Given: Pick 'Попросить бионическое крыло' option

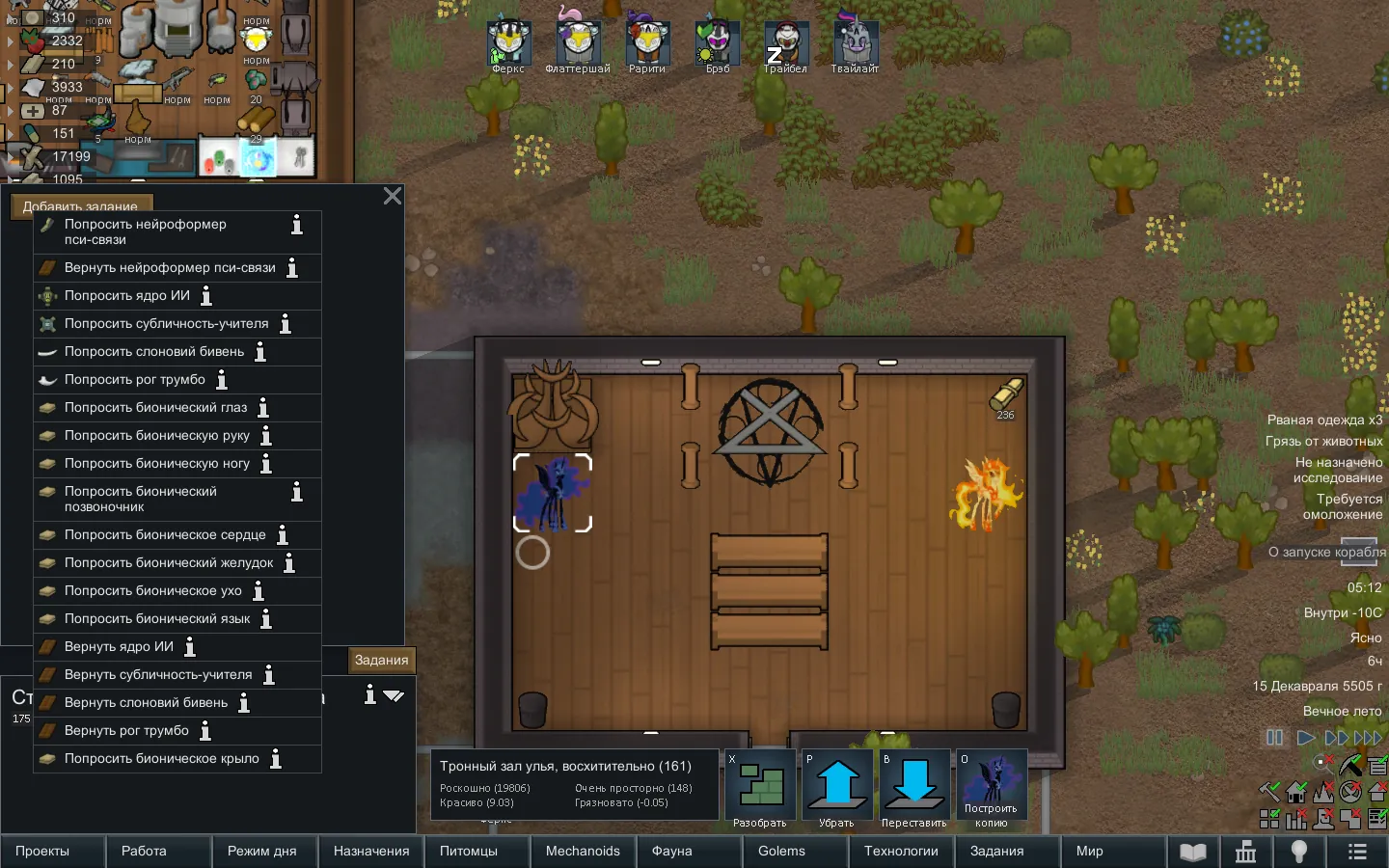Looking at the screenshot, I should (x=161, y=759).
